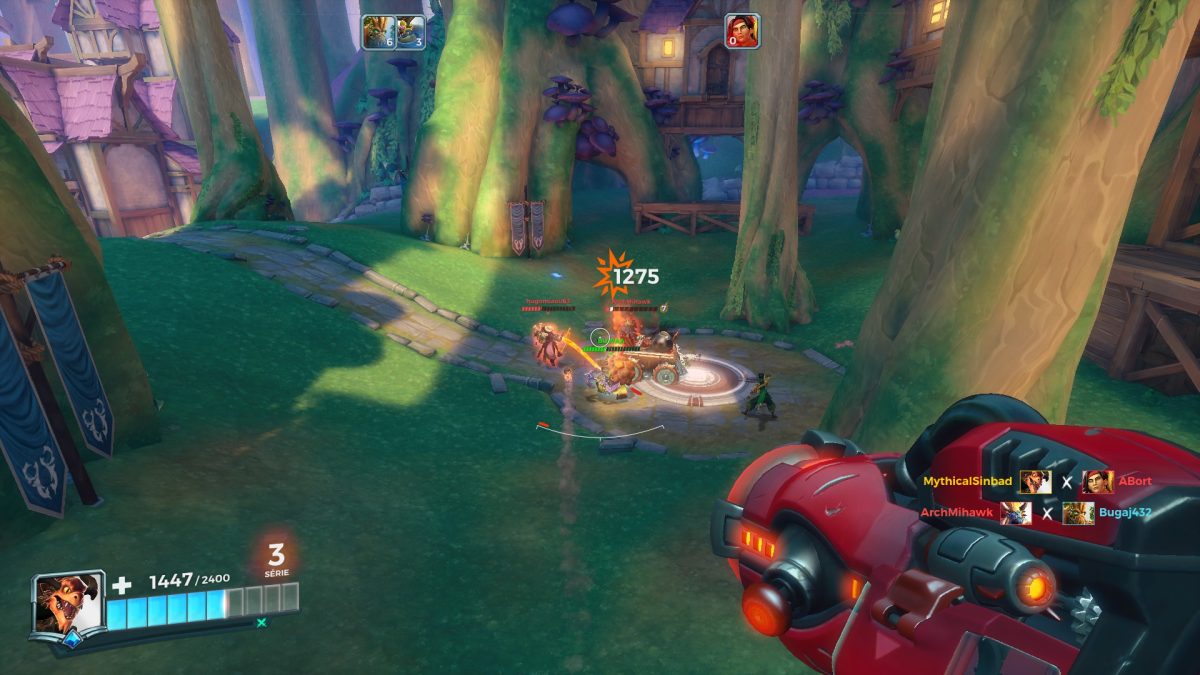
Task: Click ABort's portrait in the kill feed
Action: tap(1097, 482)
